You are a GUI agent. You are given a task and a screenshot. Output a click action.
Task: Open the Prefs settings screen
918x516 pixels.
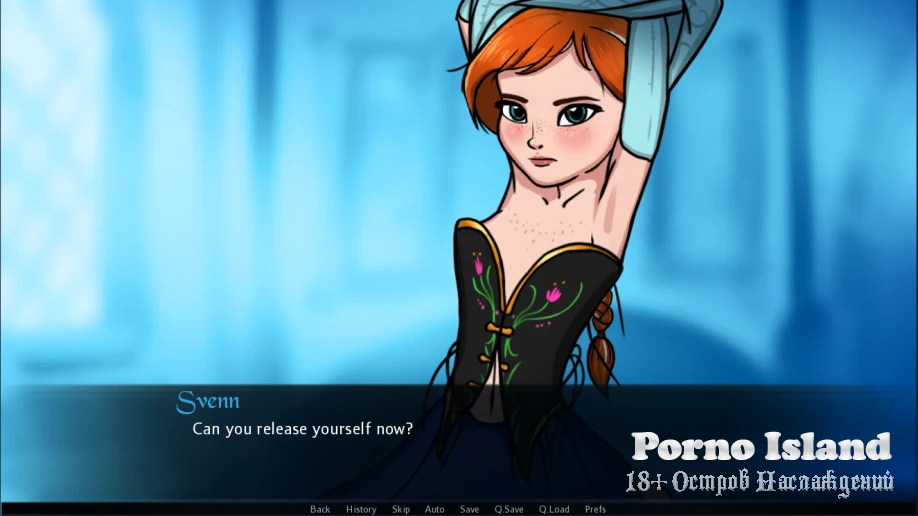pyautogui.click(x=595, y=509)
